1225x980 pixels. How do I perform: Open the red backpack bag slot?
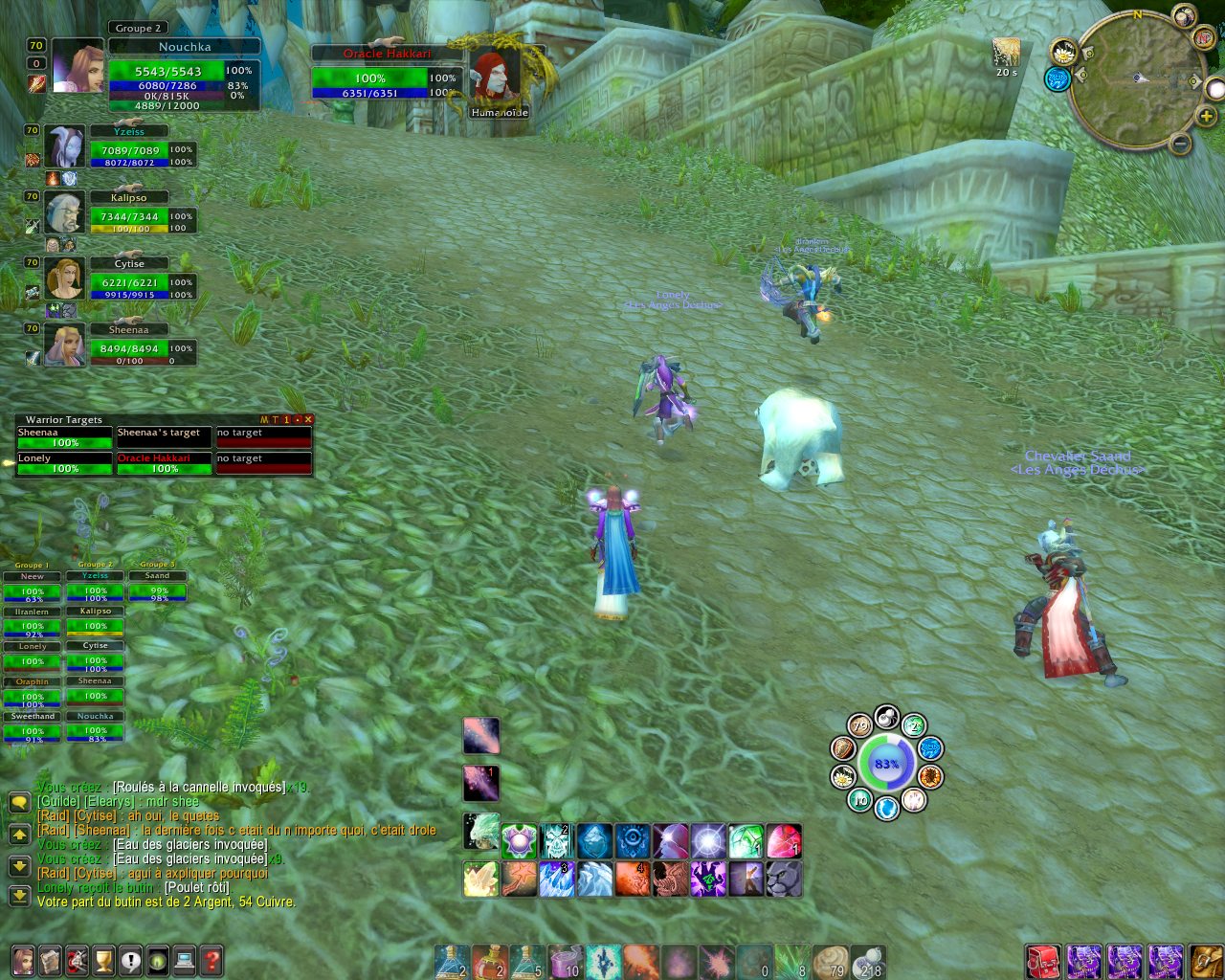(1044, 961)
